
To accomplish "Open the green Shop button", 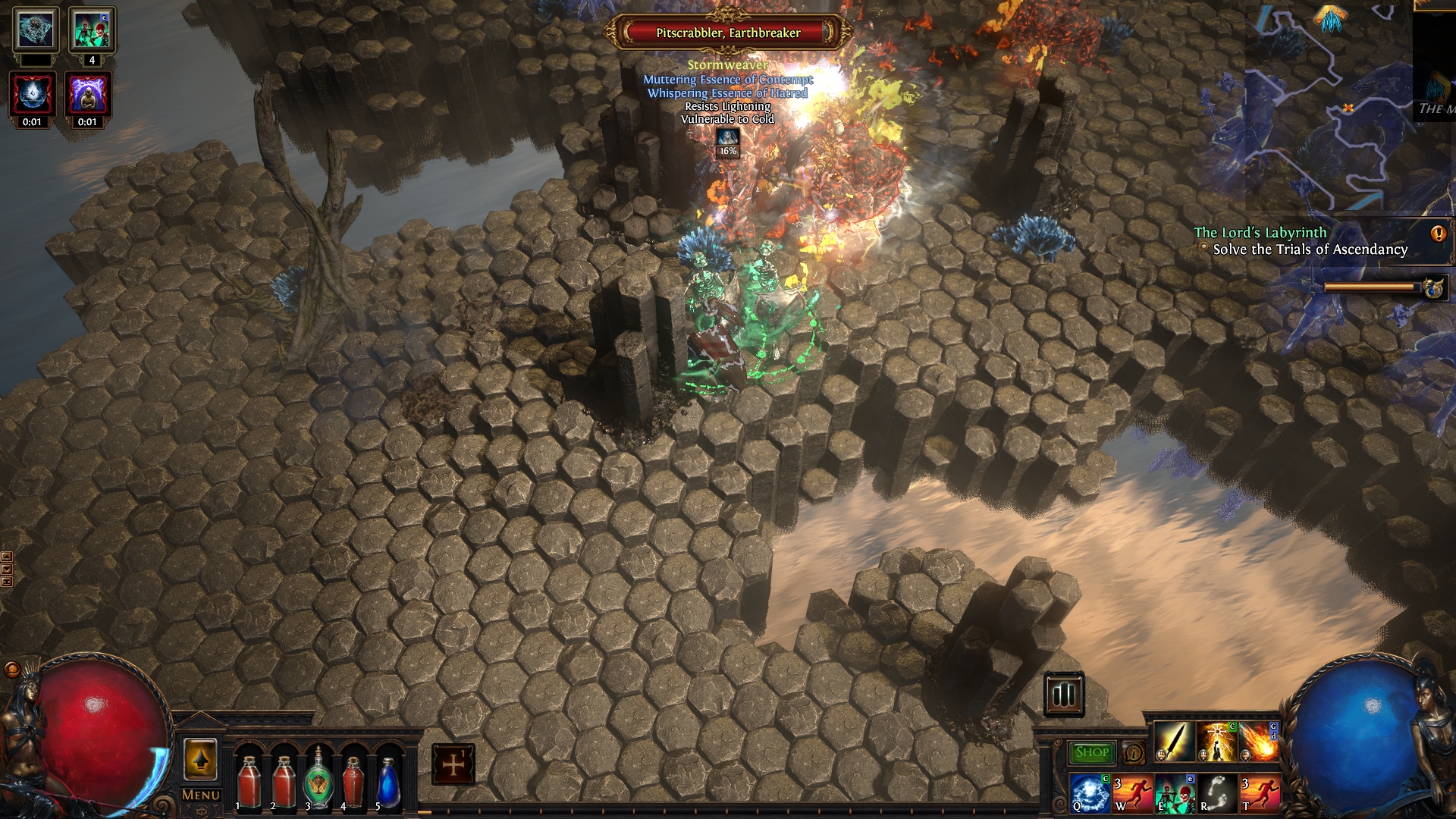I will pos(1091,752).
